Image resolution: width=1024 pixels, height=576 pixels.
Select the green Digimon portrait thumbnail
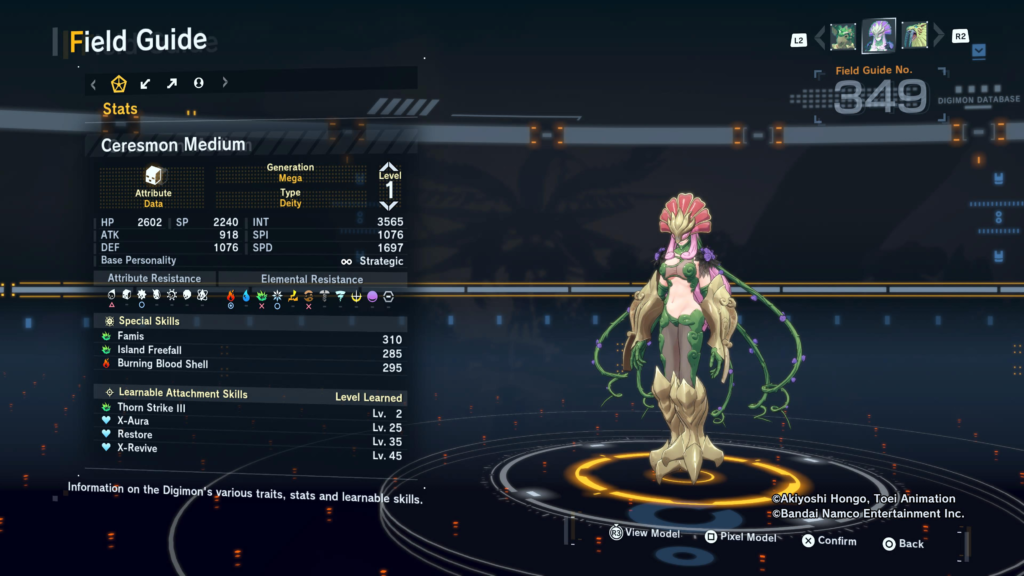pyautogui.click(x=843, y=37)
